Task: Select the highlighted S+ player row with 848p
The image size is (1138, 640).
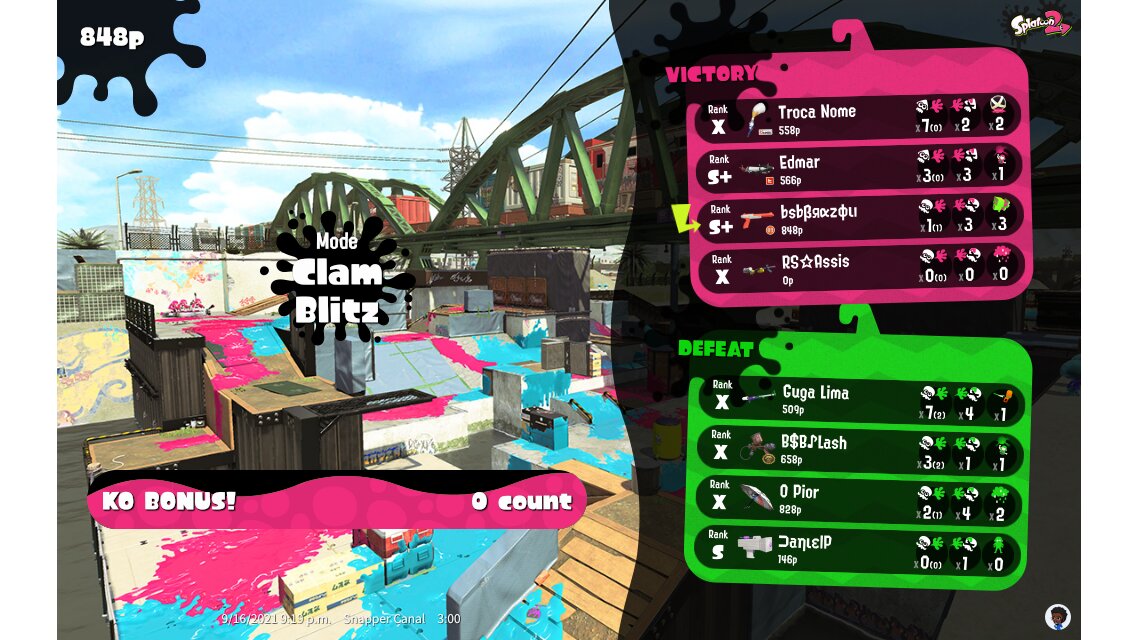Action: (x=860, y=217)
